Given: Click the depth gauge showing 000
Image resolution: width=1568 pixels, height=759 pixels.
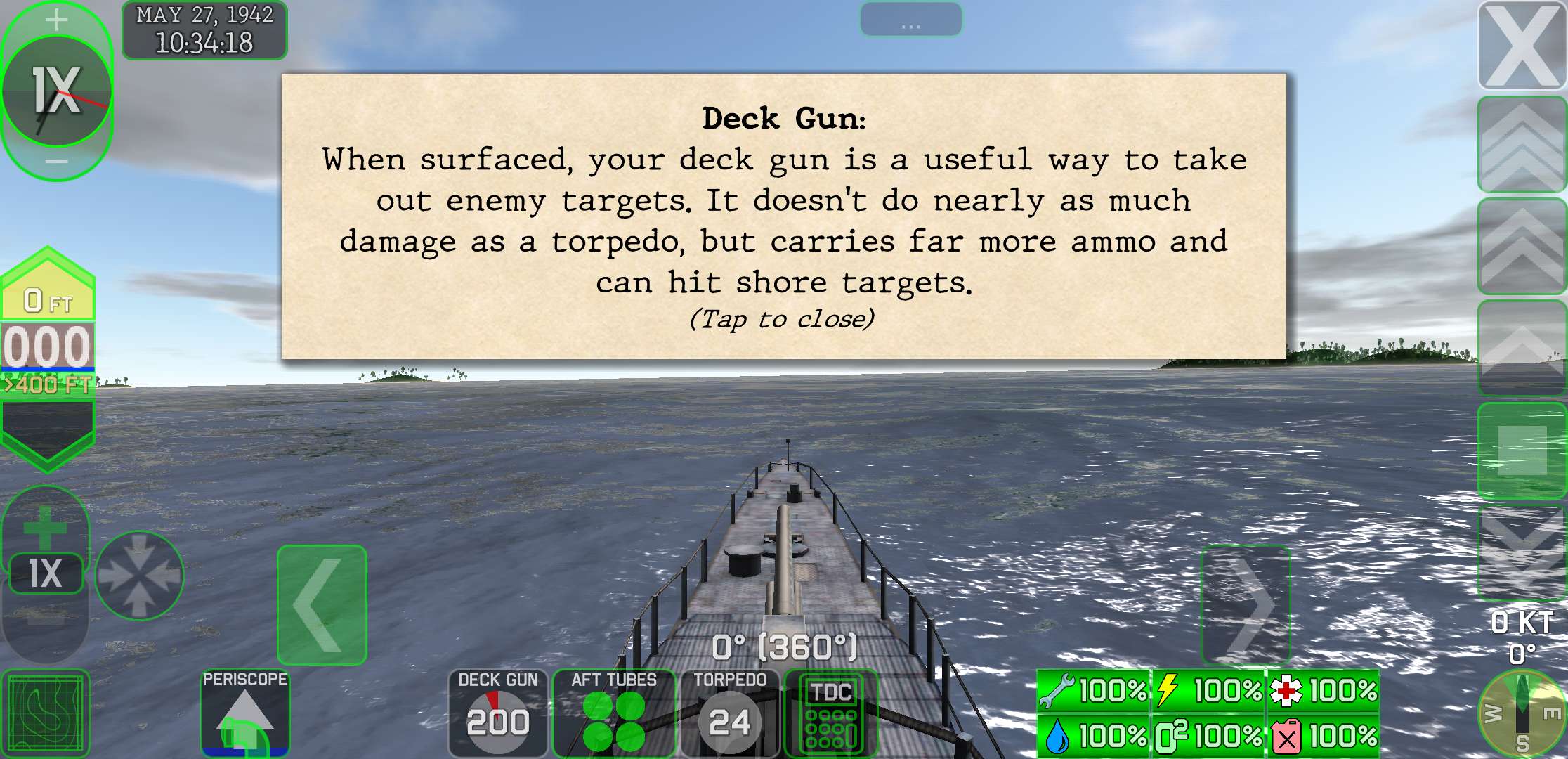Looking at the screenshot, I should [x=48, y=346].
